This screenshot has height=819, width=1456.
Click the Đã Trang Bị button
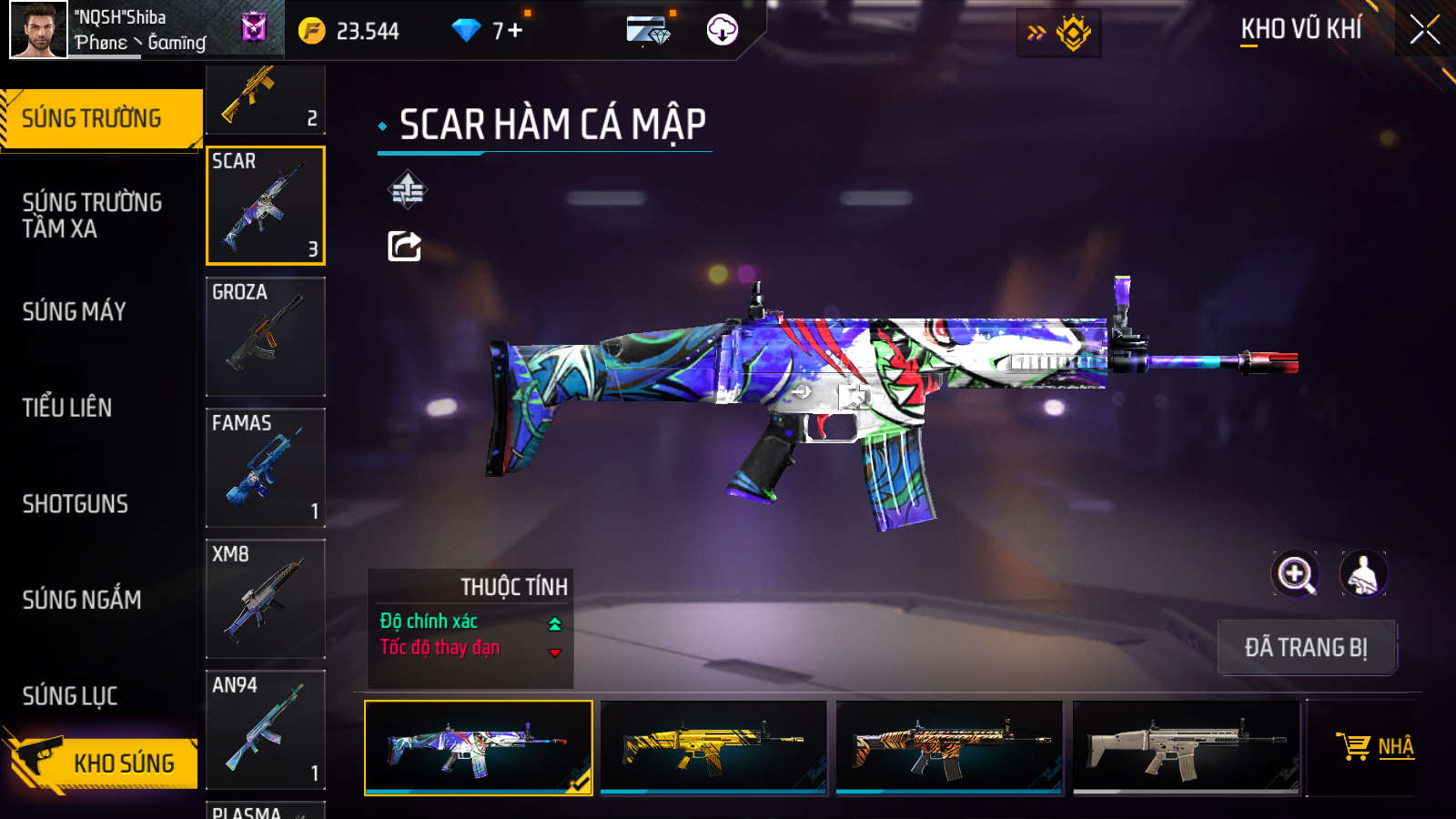1306,648
